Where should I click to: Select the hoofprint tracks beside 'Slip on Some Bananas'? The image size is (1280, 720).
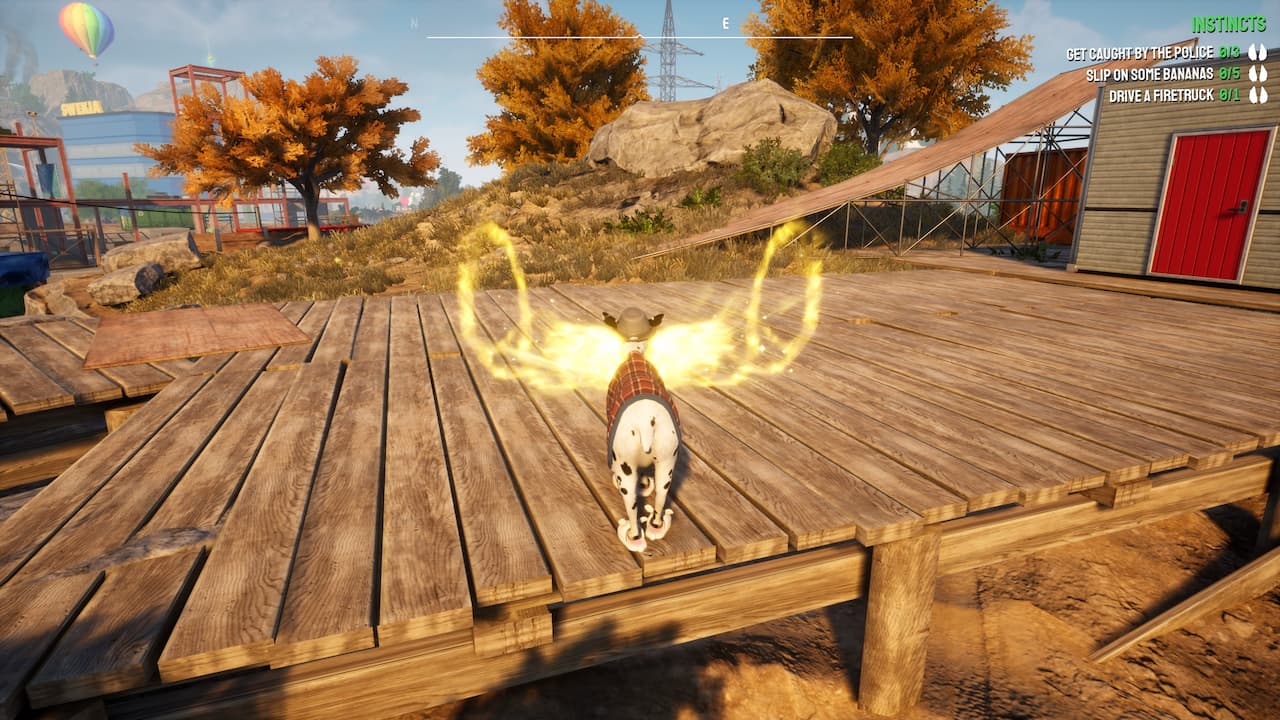click(1258, 74)
